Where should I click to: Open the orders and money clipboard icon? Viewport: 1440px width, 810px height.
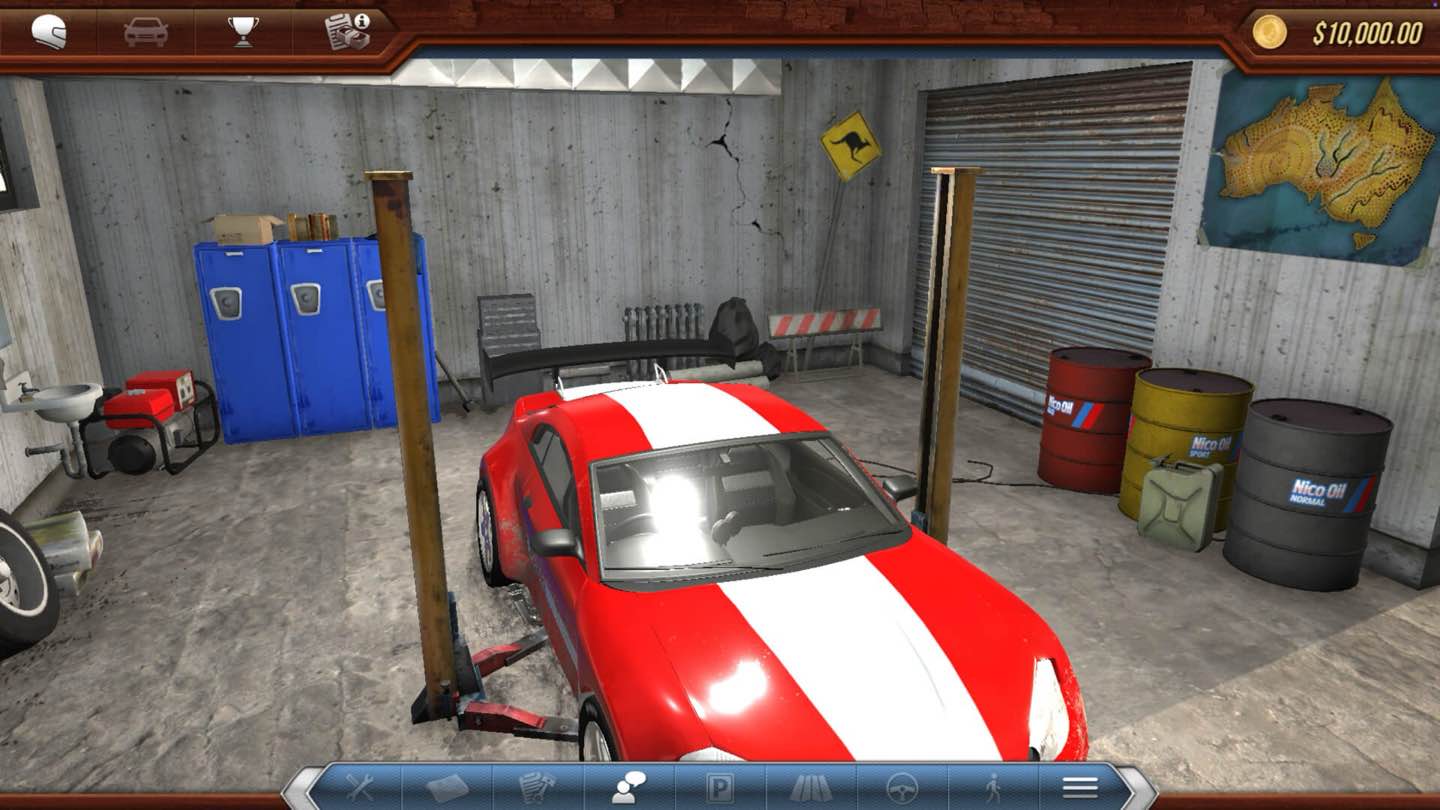[x=345, y=29]
